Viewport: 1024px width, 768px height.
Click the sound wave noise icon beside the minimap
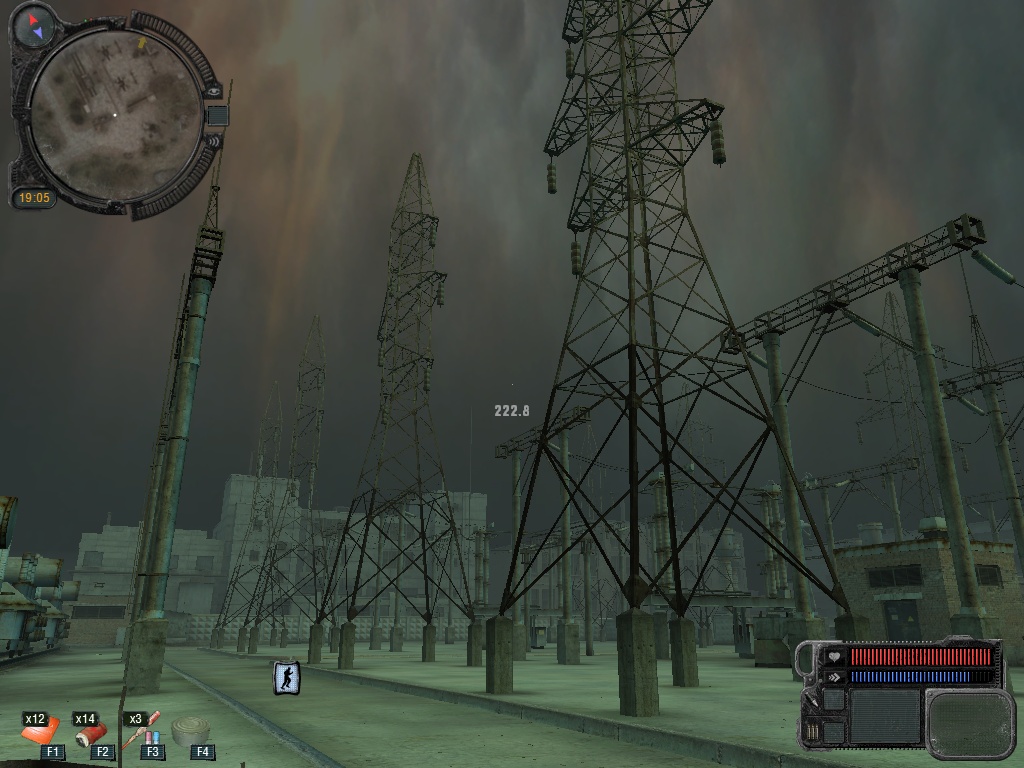[x=212, y=141]
